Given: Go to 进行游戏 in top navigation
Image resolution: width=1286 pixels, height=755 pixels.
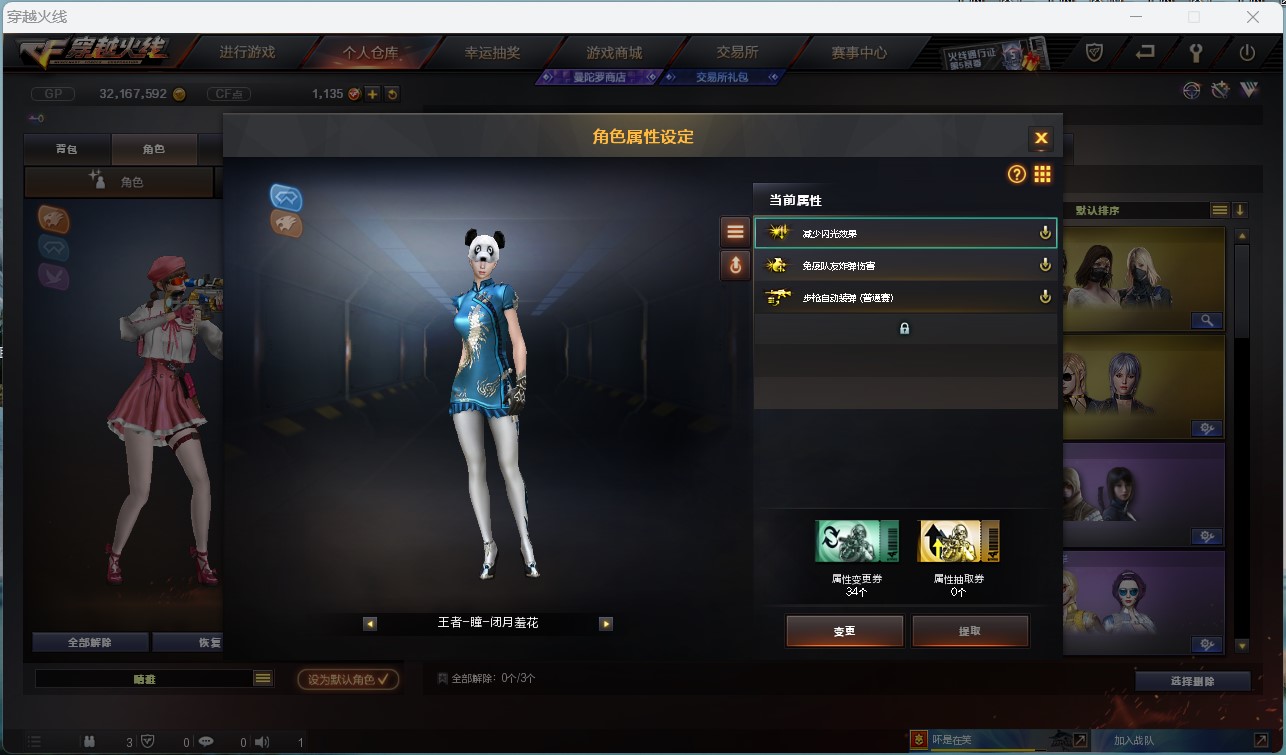Looking at the screenshot, I should click(x=247, y=52).
